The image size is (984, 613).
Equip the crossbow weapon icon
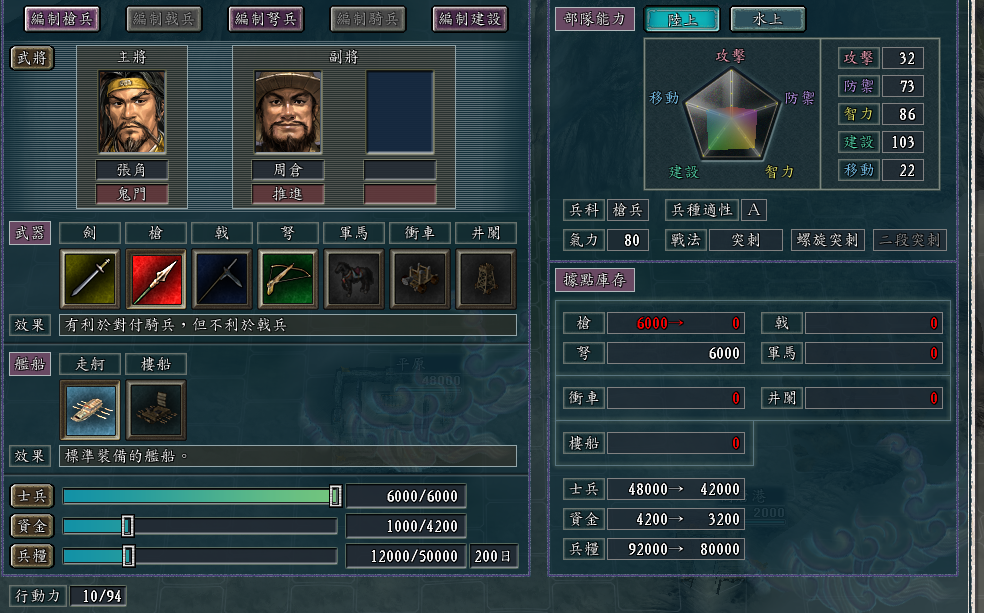(x=288, y=279)
